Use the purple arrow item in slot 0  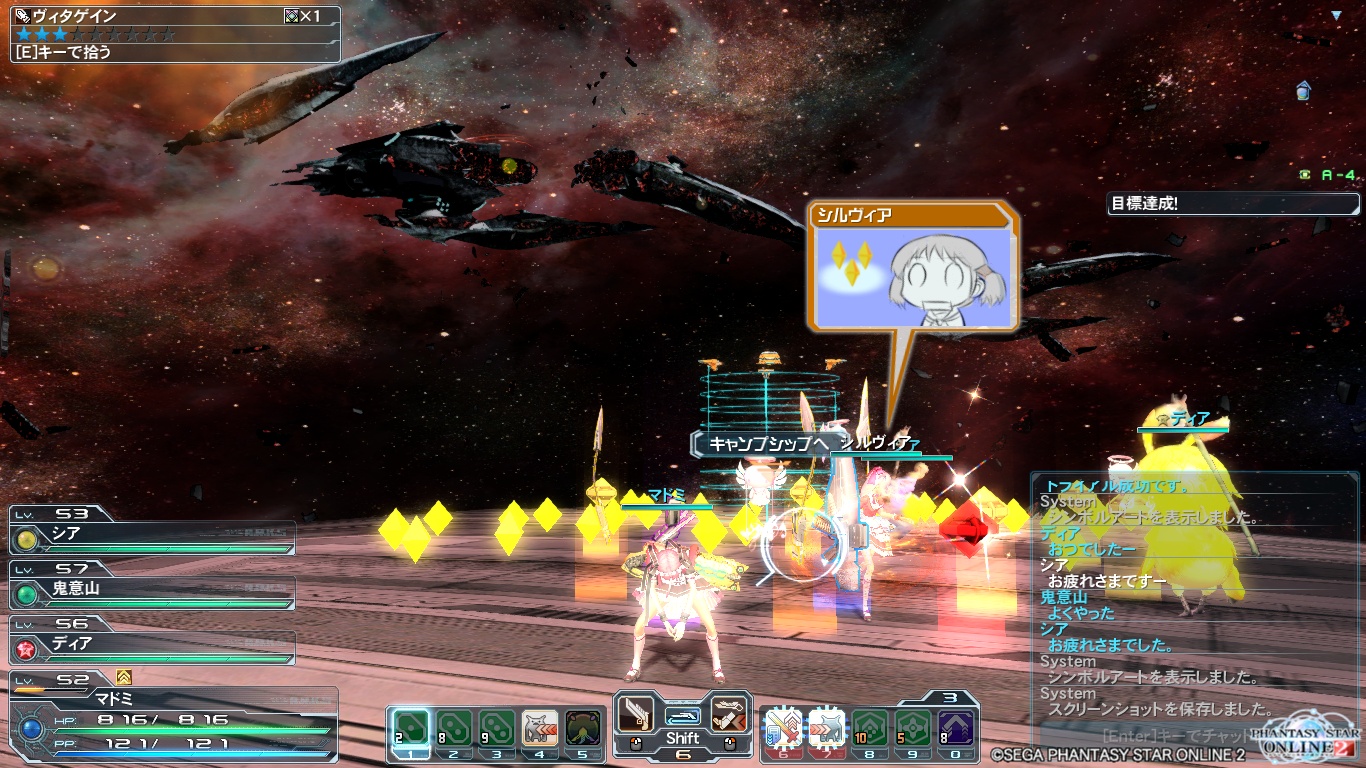click(955, 727)
